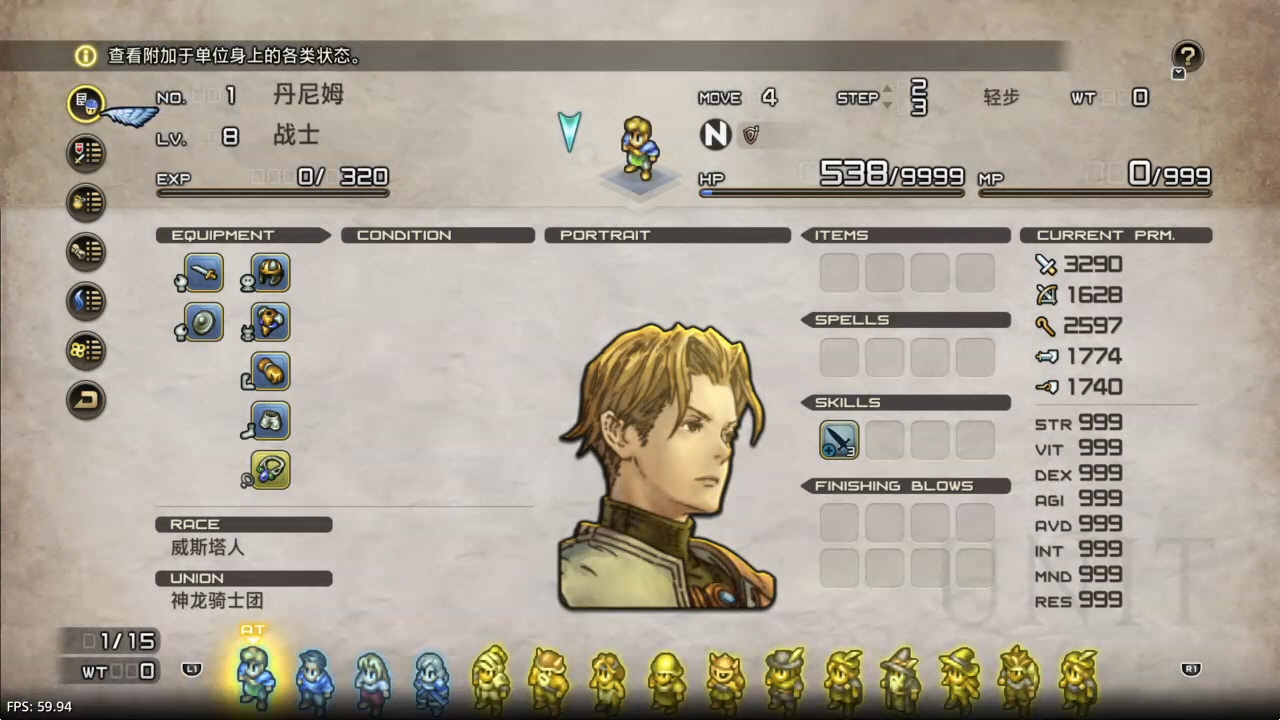The height and width of the screenshot is (720, 1280).
Task: Open the item bag list tab
Action: 87,202
